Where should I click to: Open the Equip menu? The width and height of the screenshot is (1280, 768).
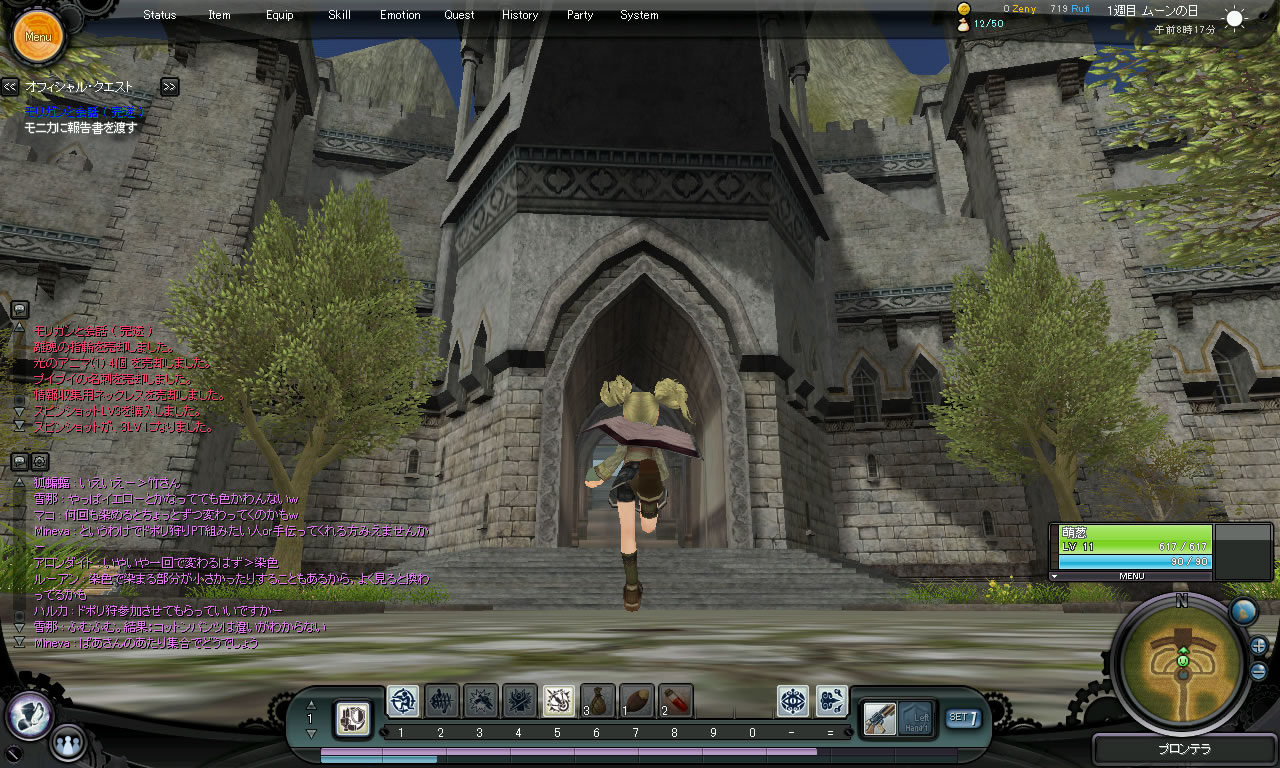280,15
